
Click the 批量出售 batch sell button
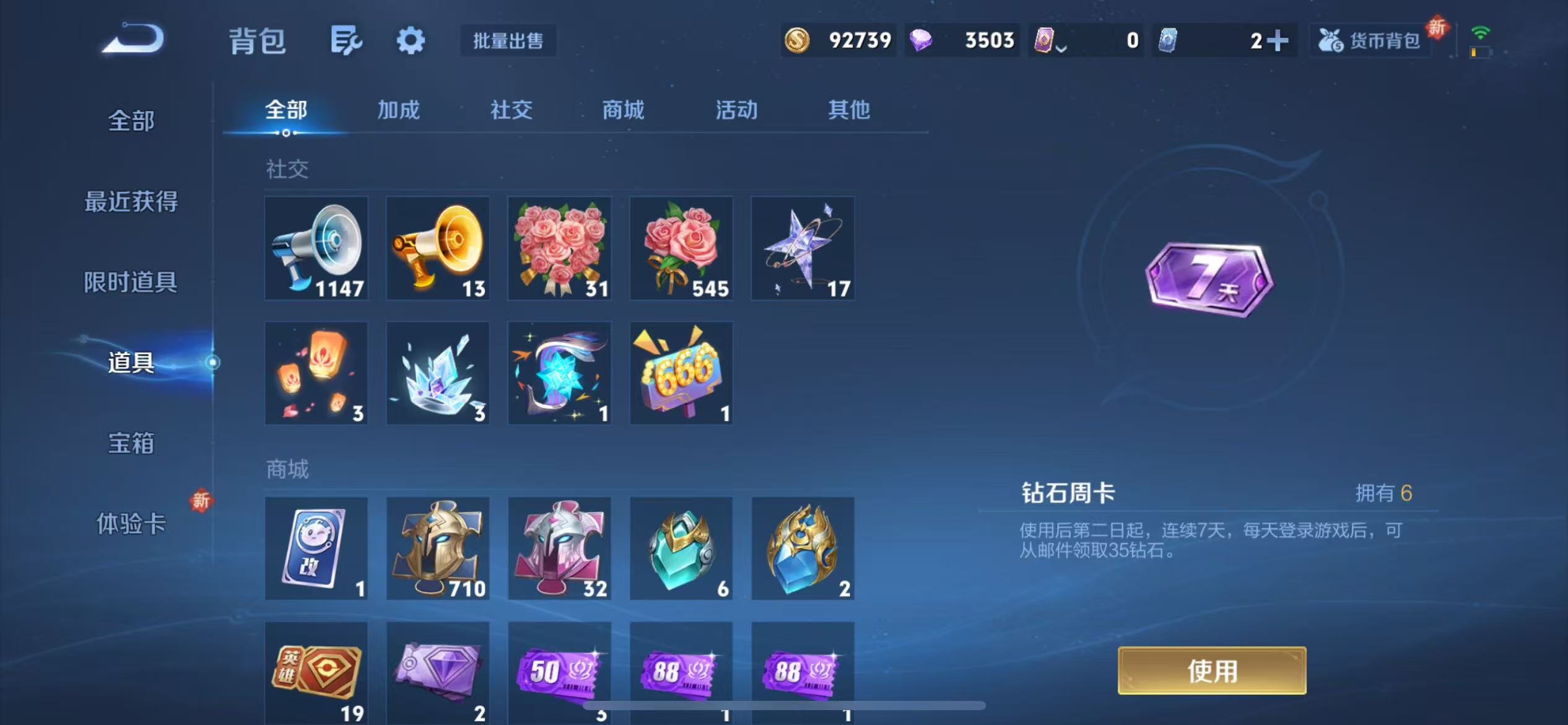507,41
